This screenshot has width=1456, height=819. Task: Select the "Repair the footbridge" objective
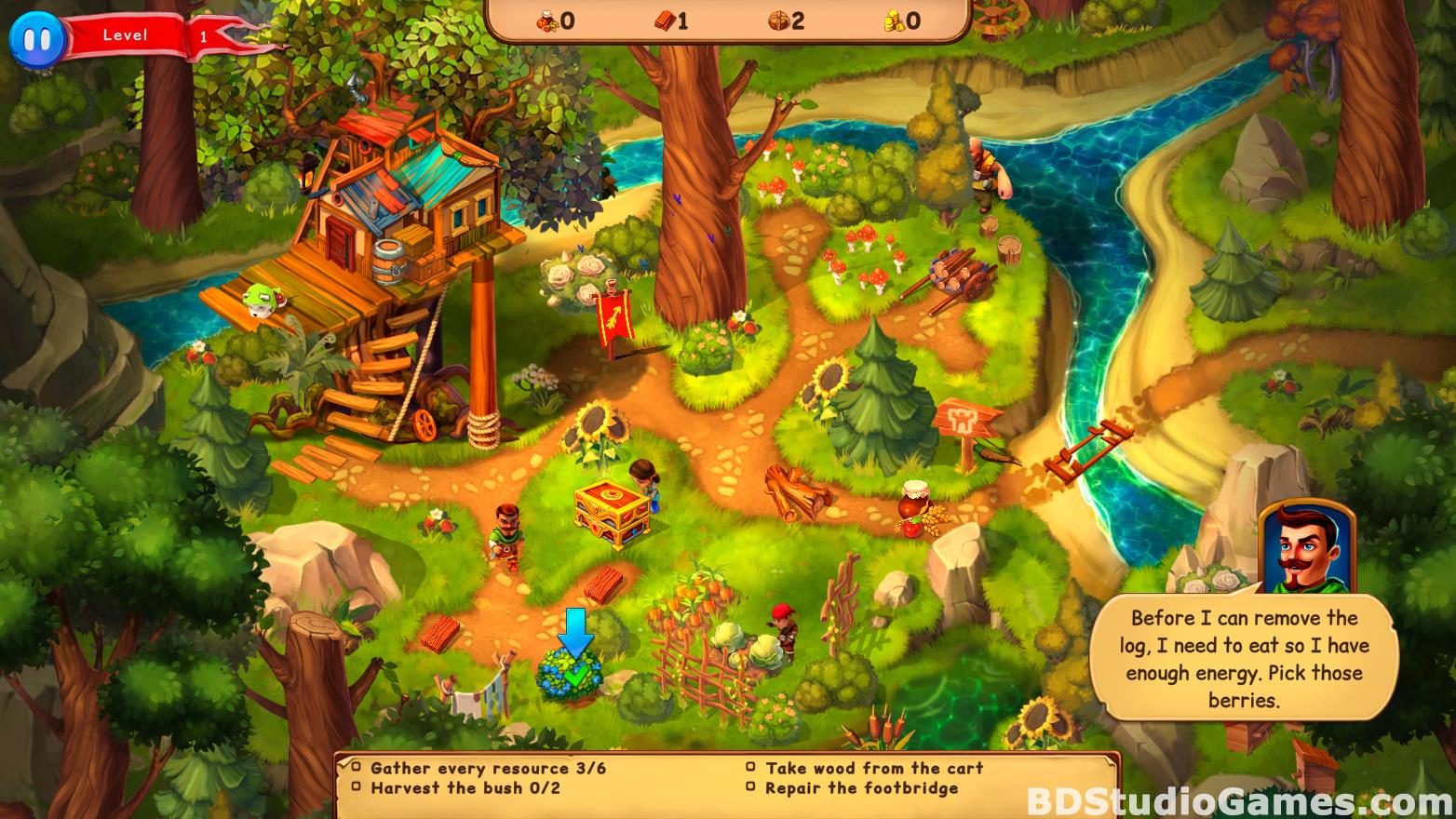[861, 788]
